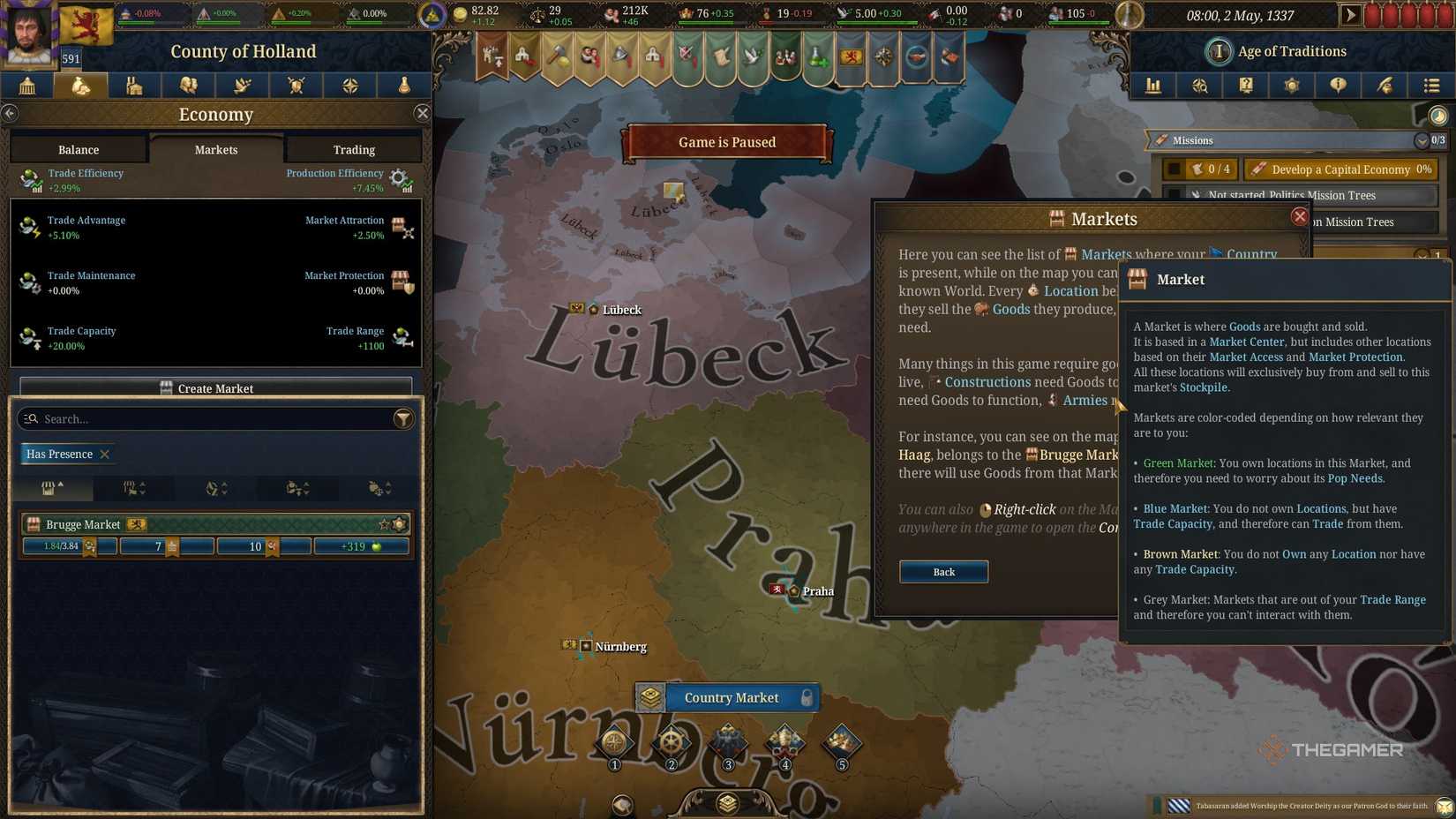Open the Ledger statistics icon

(x=1153, y=86)
